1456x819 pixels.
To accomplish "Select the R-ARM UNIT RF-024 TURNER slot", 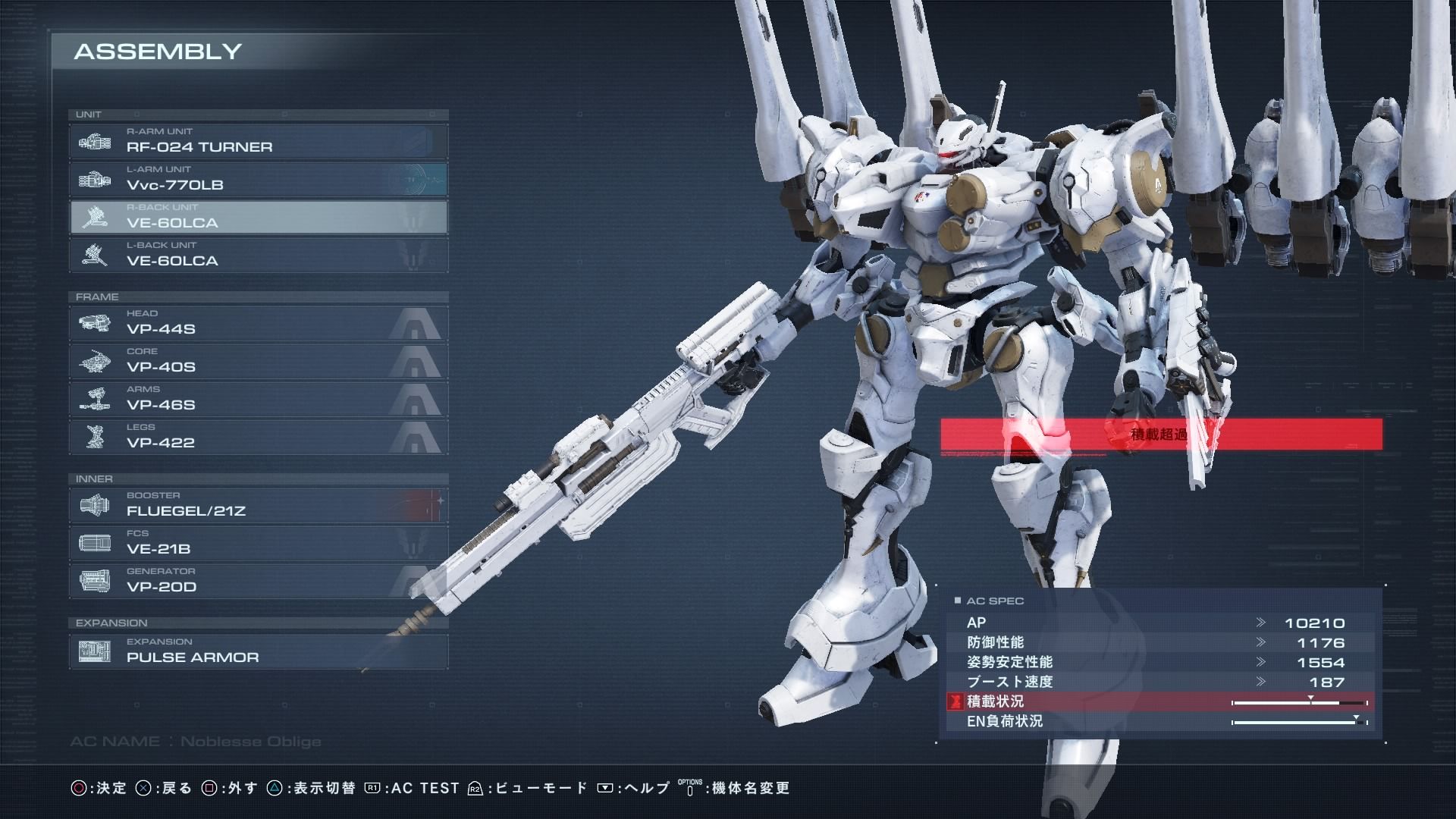I will 258,141.
